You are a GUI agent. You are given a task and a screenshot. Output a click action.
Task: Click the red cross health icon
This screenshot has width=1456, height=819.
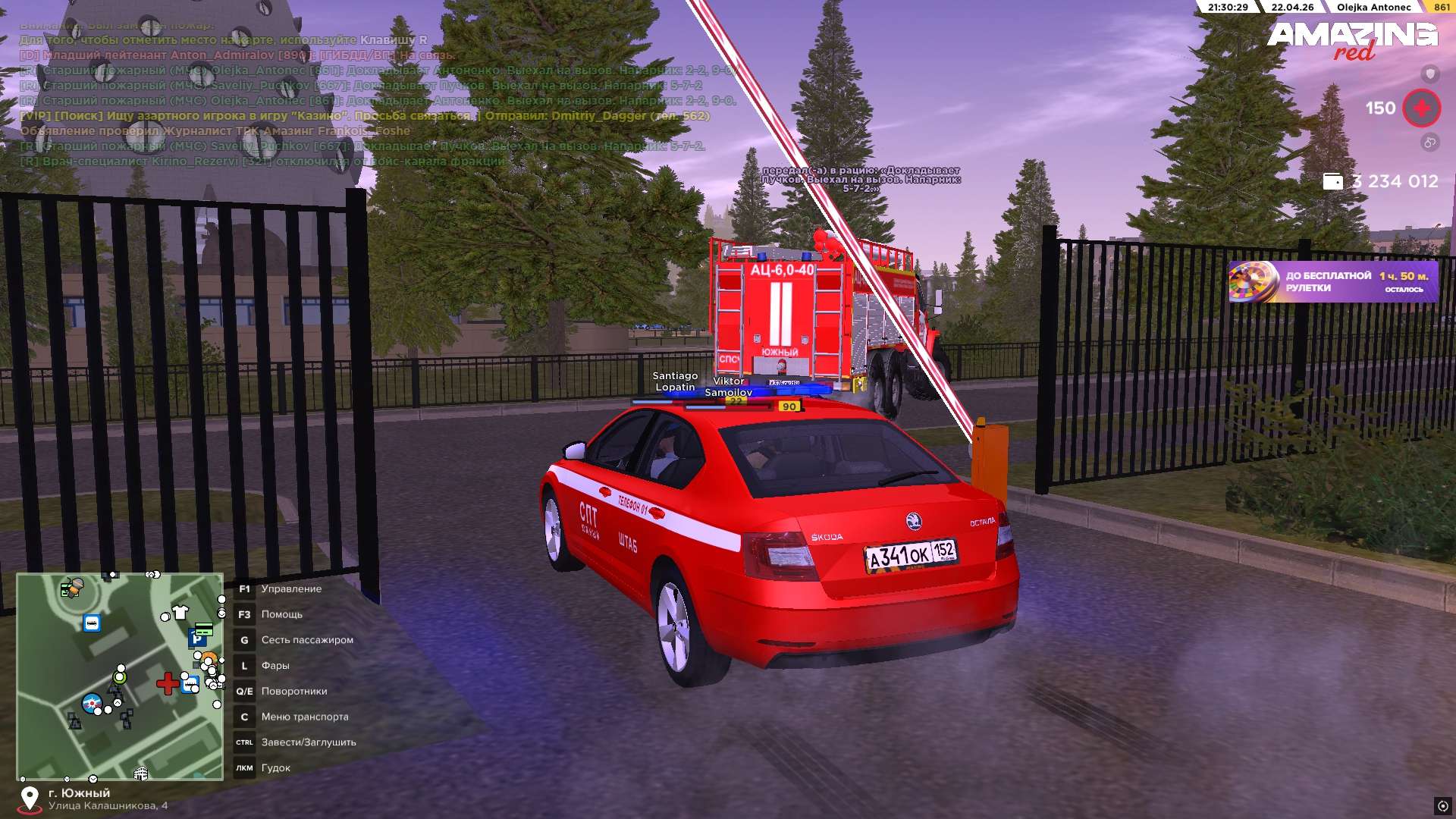click(1421, 108)
